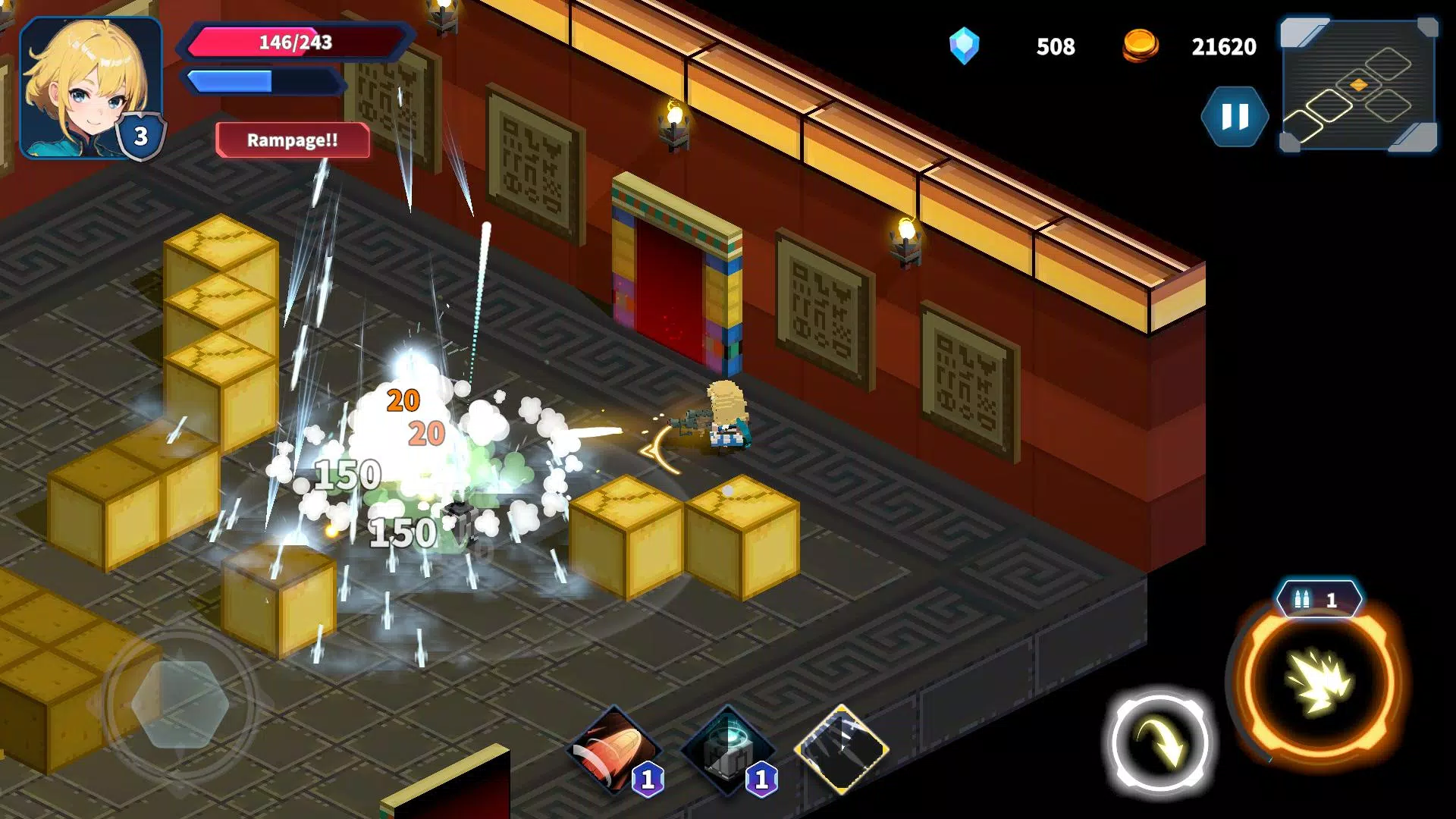Use the yellow arrow dodge button
1456x819 pixels.
coord(1159,743)
